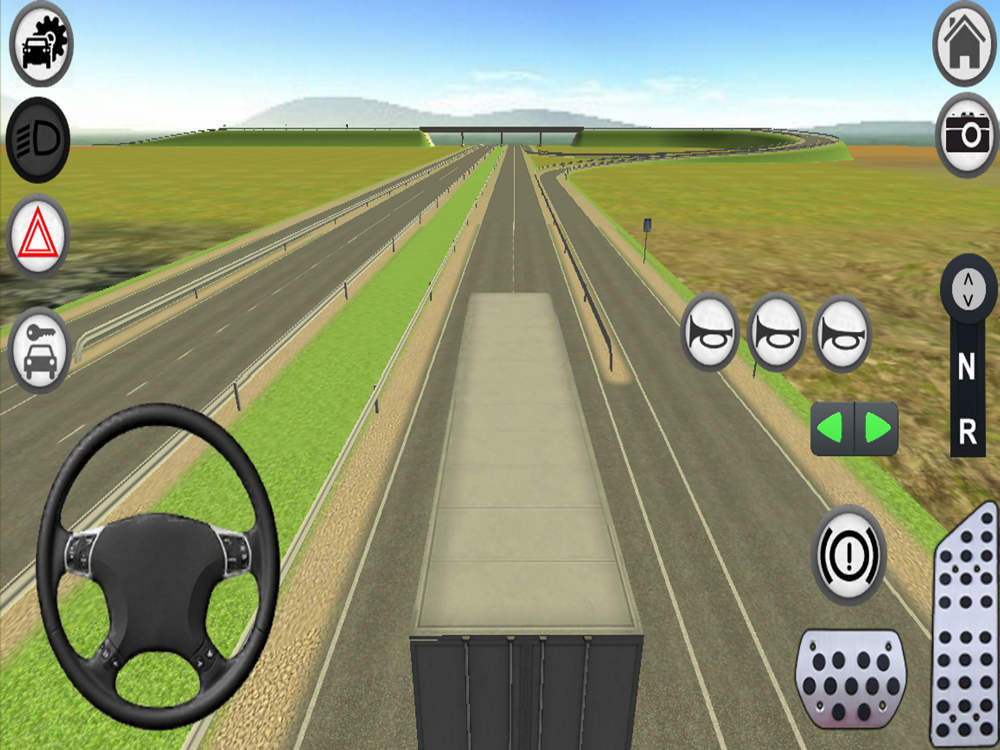
Task: Shift the gear to R reverse
Action: 967,432
